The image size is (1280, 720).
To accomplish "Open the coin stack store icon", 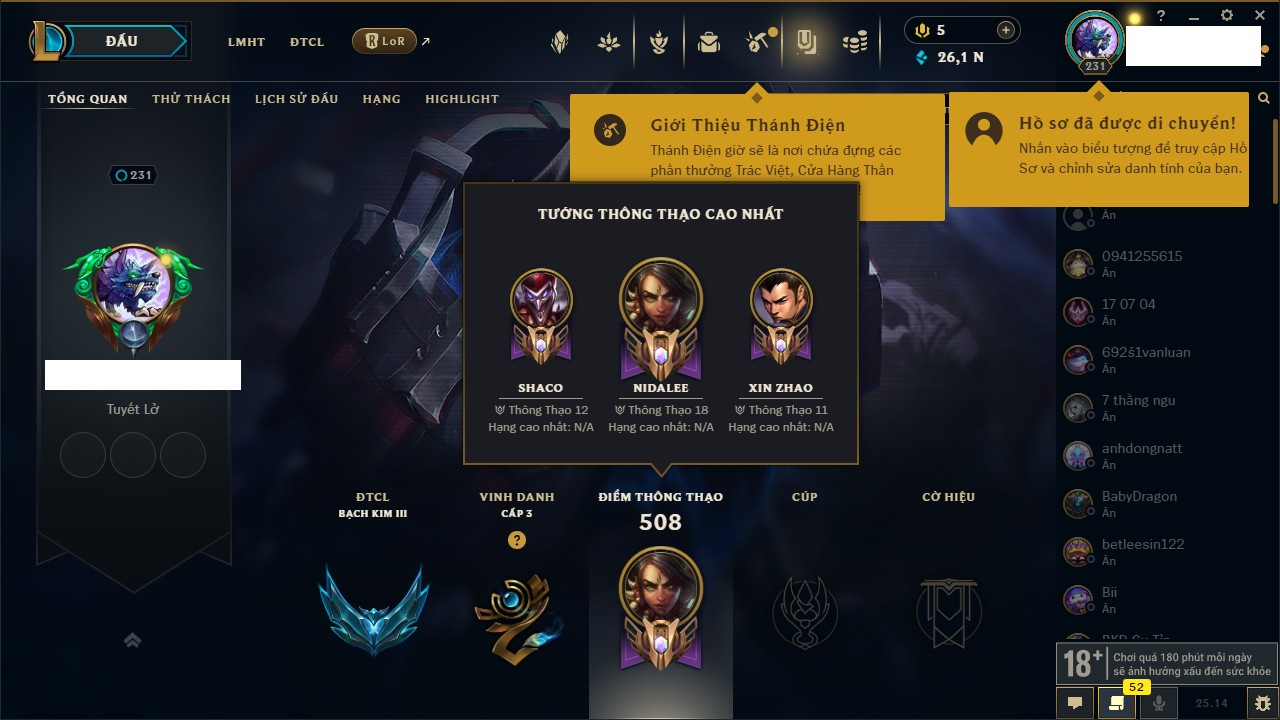I will (x=854, y=42).
